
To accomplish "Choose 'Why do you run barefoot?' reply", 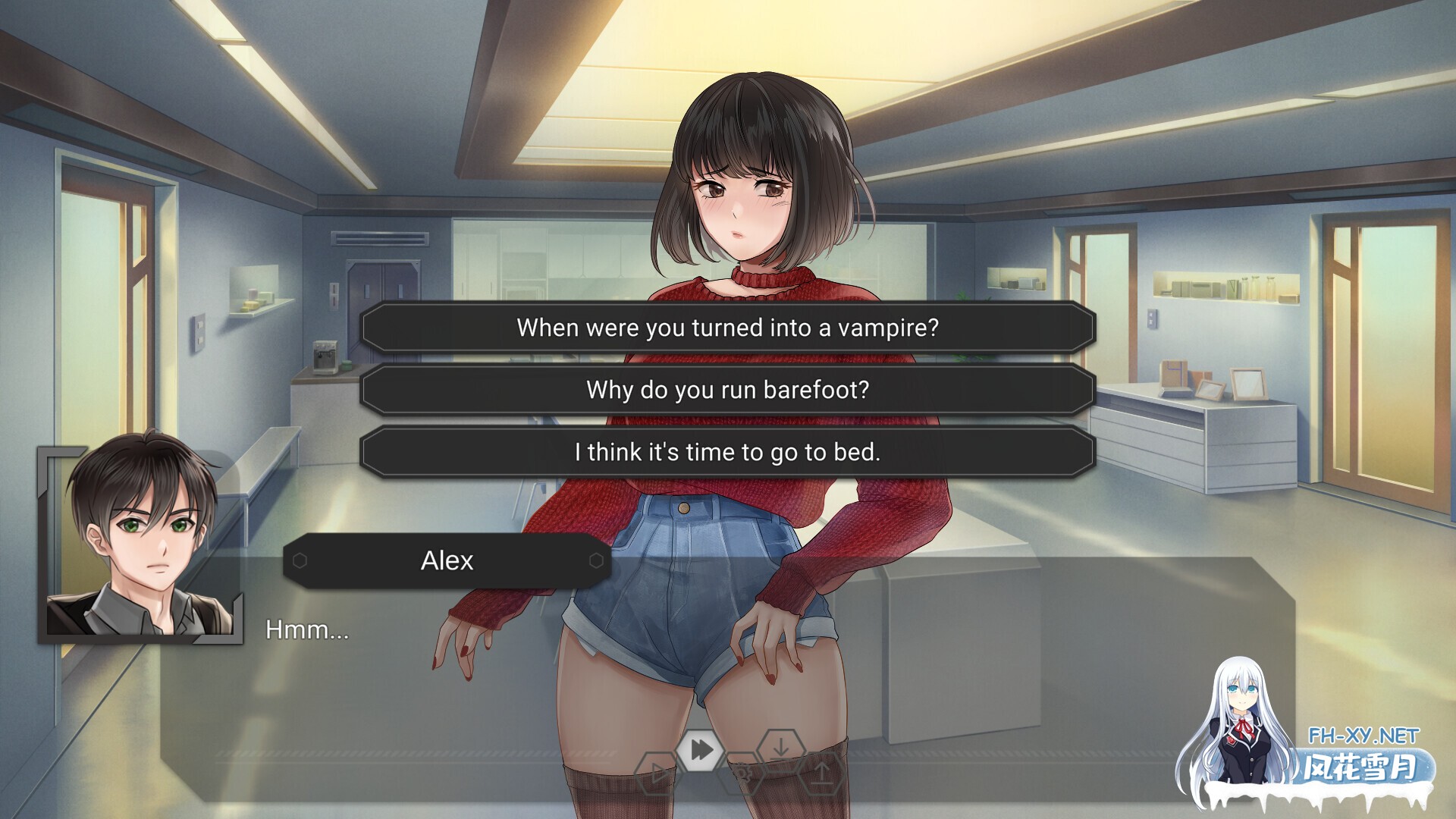I will [x=728, y=390].
